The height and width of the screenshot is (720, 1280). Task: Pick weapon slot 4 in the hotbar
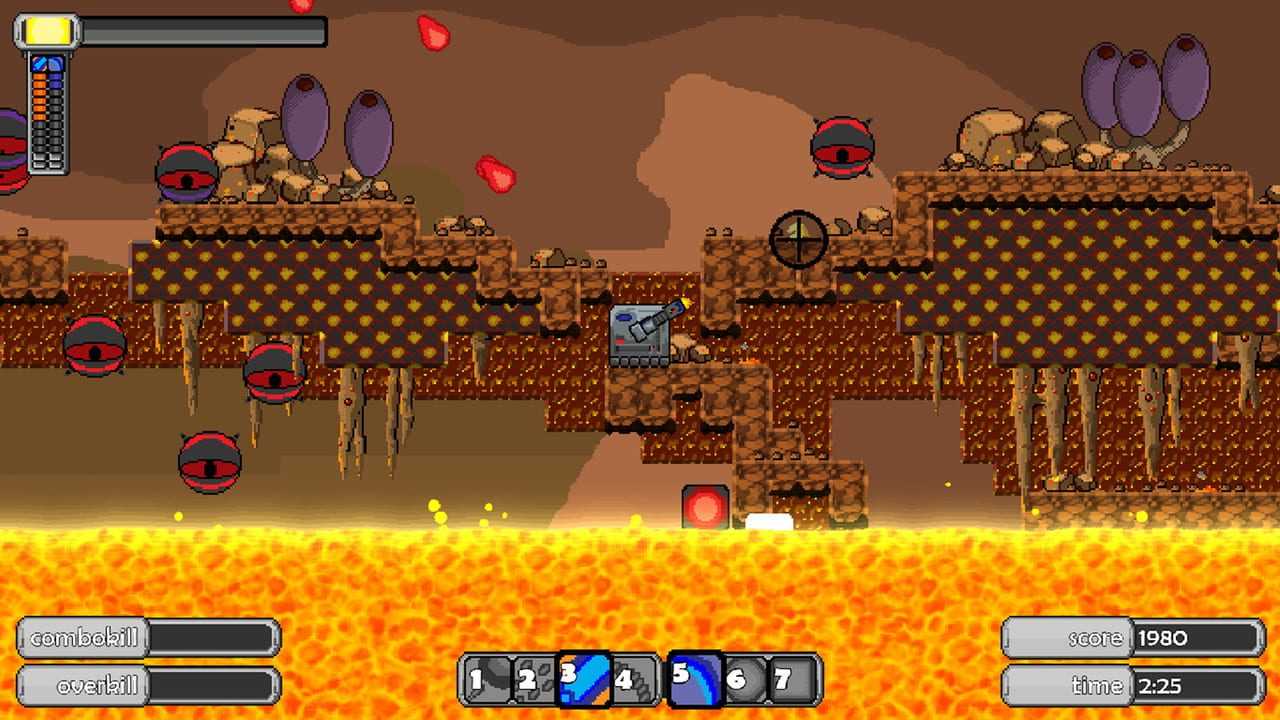pyautogui.click(x=634, y=680)
